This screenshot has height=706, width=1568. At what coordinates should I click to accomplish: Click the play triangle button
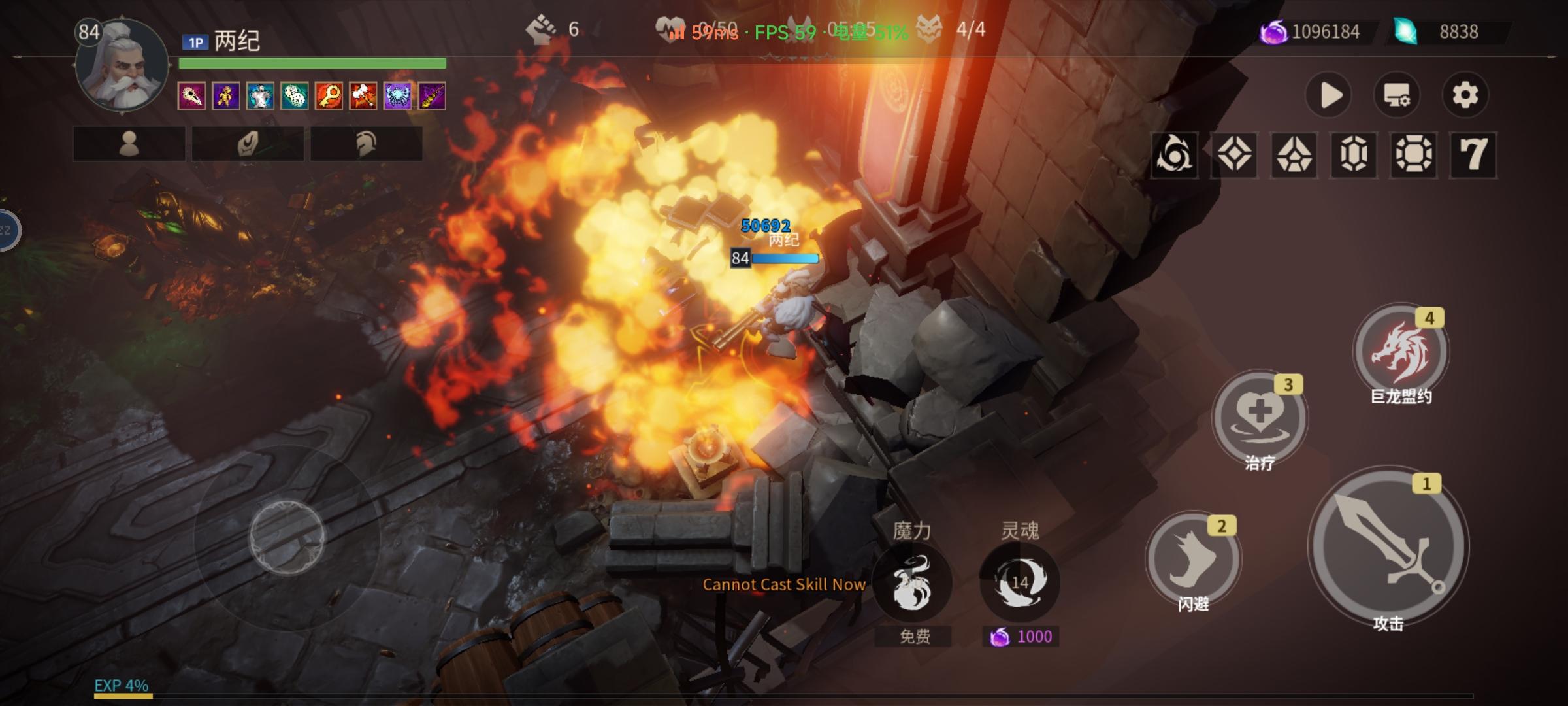click(1329, 95)
